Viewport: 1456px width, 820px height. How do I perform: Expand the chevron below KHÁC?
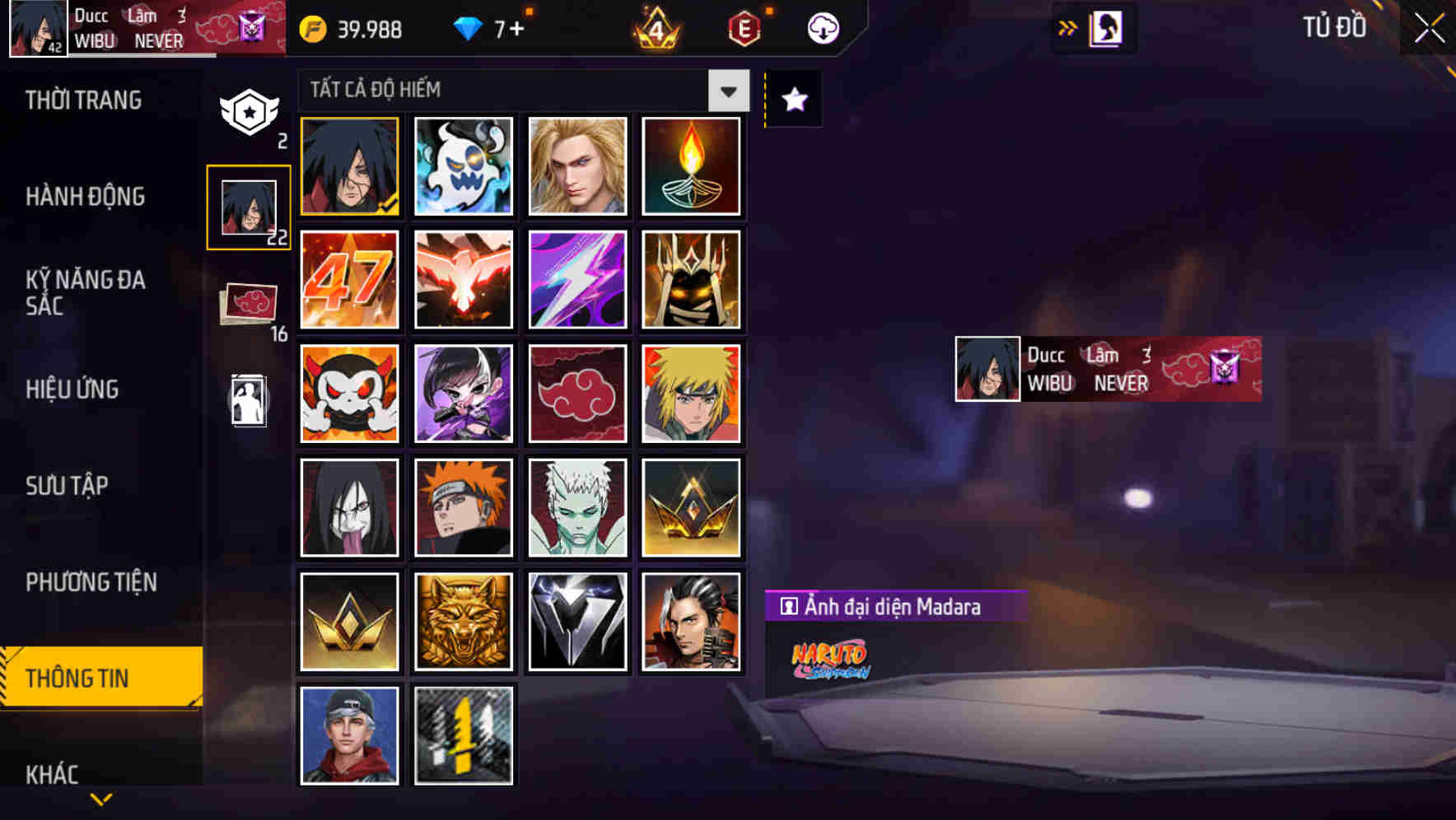click(99, 797)
